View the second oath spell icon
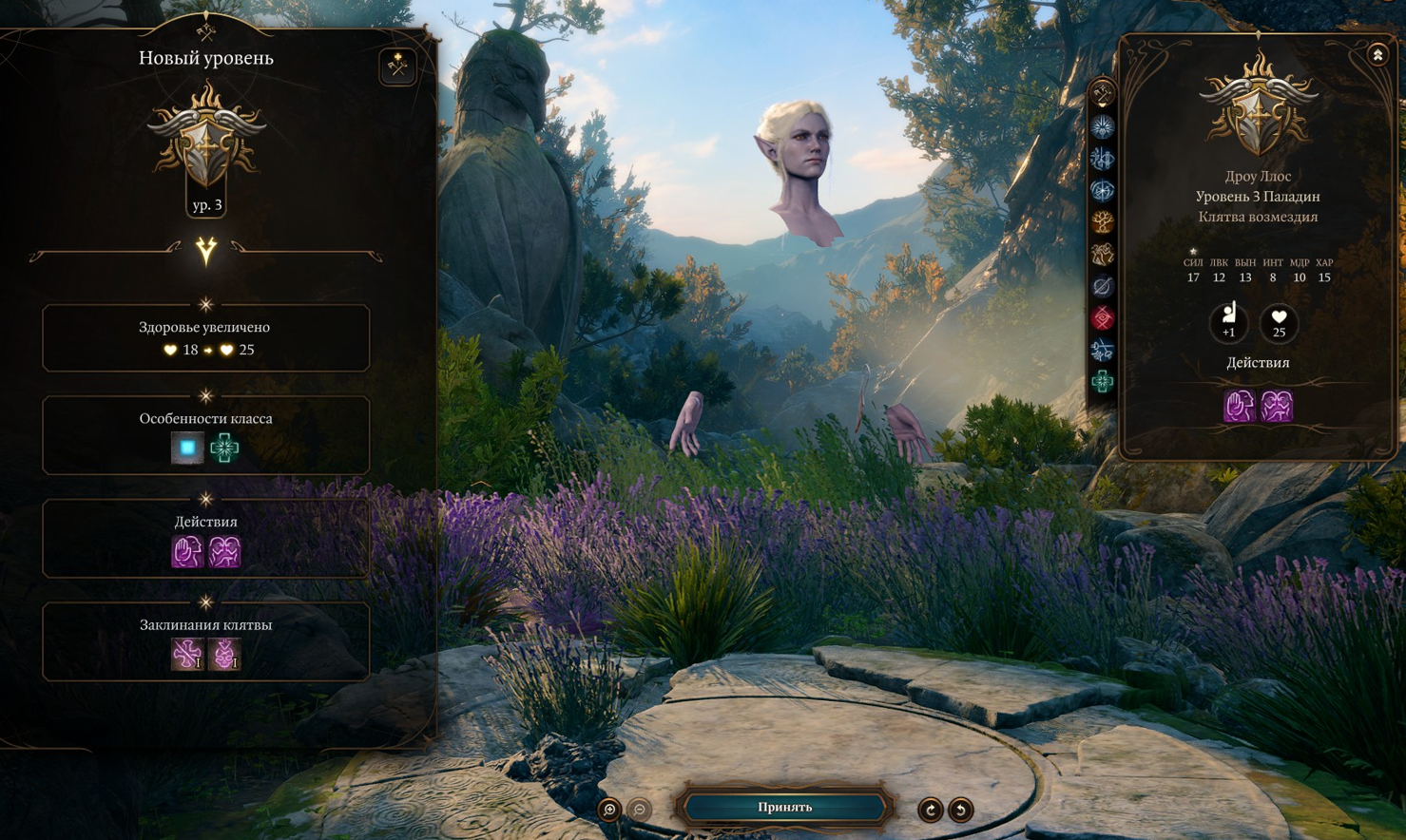 click(224, 654)
